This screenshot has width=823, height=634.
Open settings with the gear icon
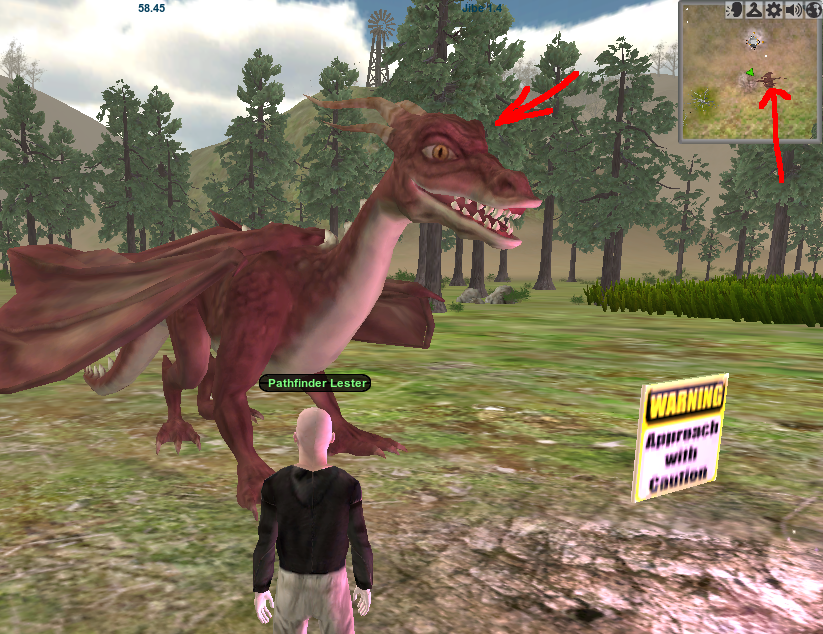[x=773, y=10]
